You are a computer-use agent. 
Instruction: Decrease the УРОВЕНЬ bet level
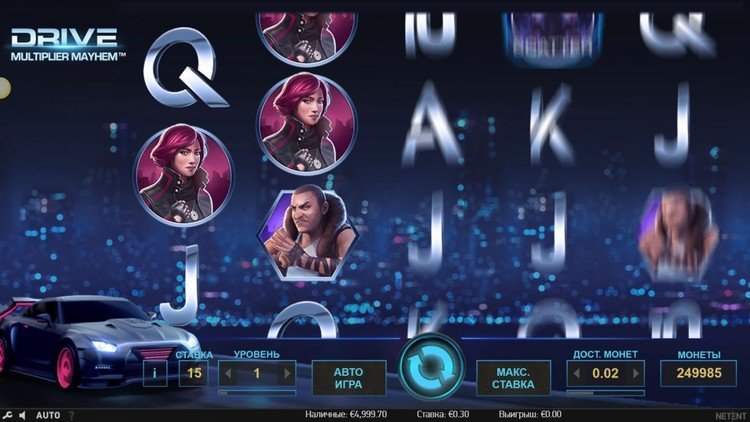click(x=226, y=373)
